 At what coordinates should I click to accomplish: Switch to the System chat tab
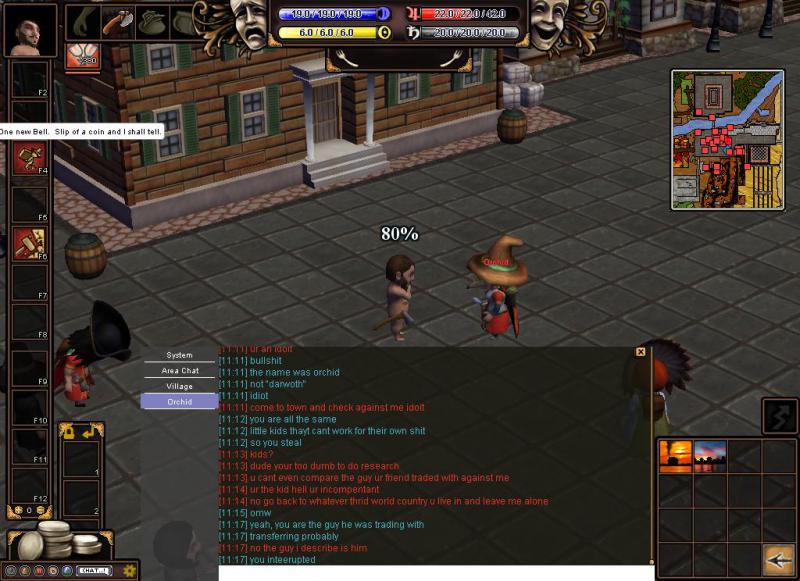click(x=179, y=355)
